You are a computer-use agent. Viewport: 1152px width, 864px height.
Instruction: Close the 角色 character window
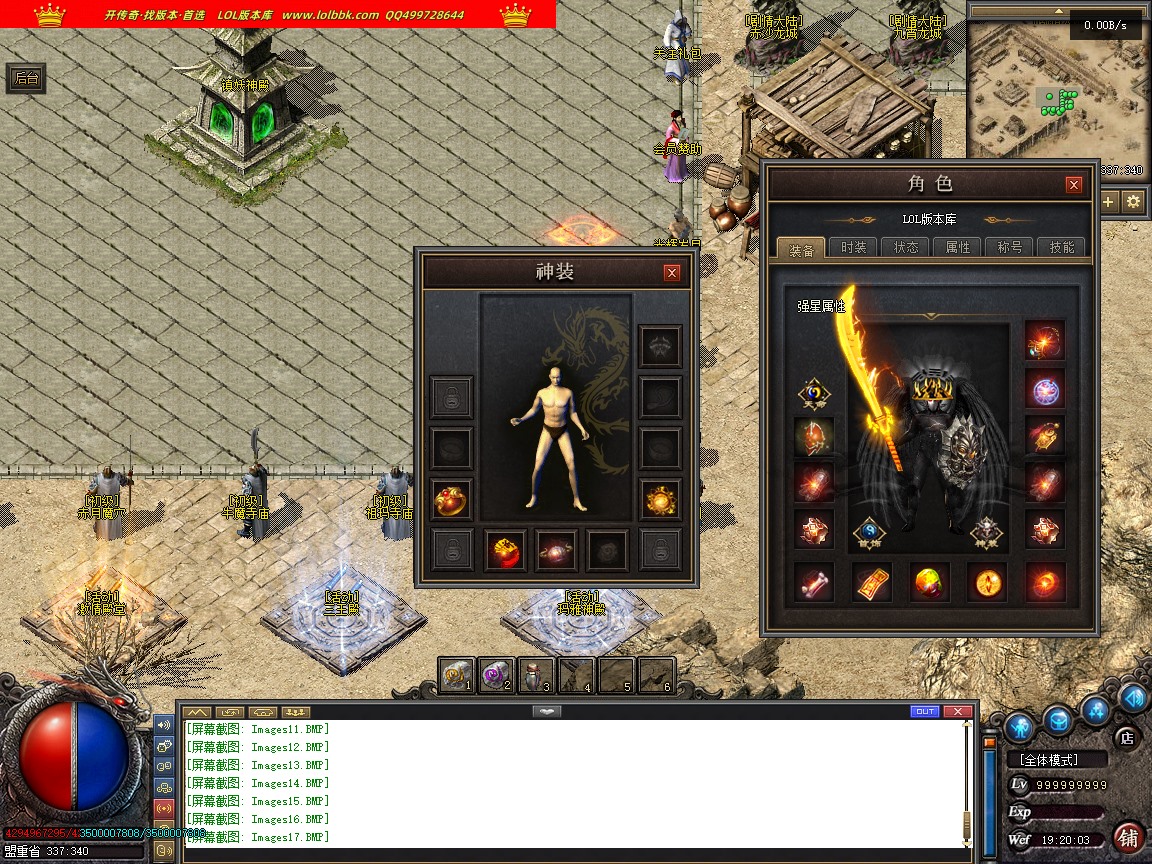tap(1074, 185)
